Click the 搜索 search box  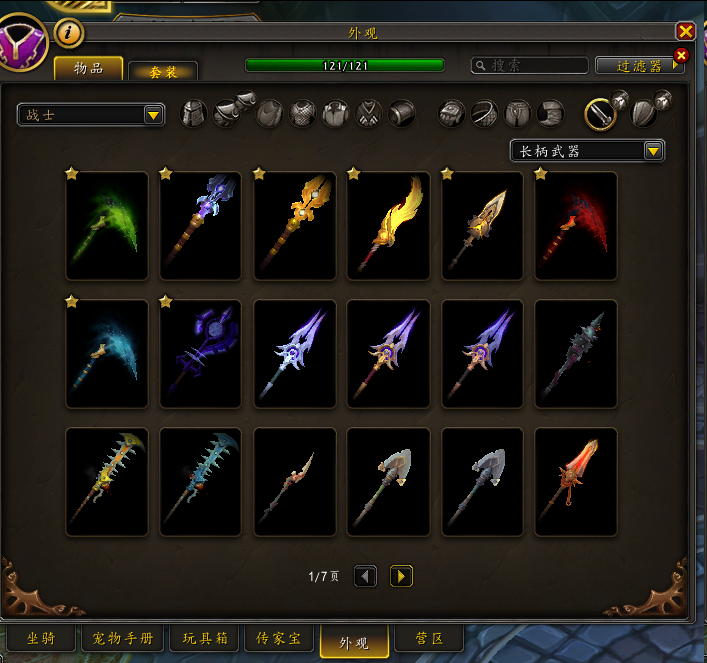click(x=530, y=65)
